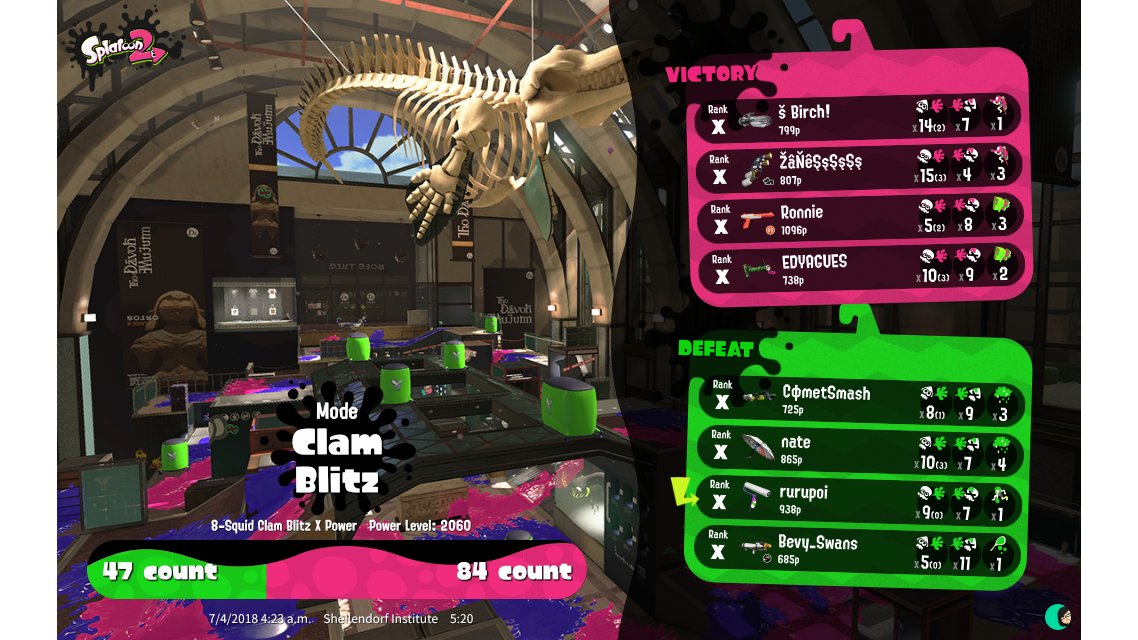Choose the ŽãÑë$s$s$s player row
1138x640 pixels.
tap(860, 167)
